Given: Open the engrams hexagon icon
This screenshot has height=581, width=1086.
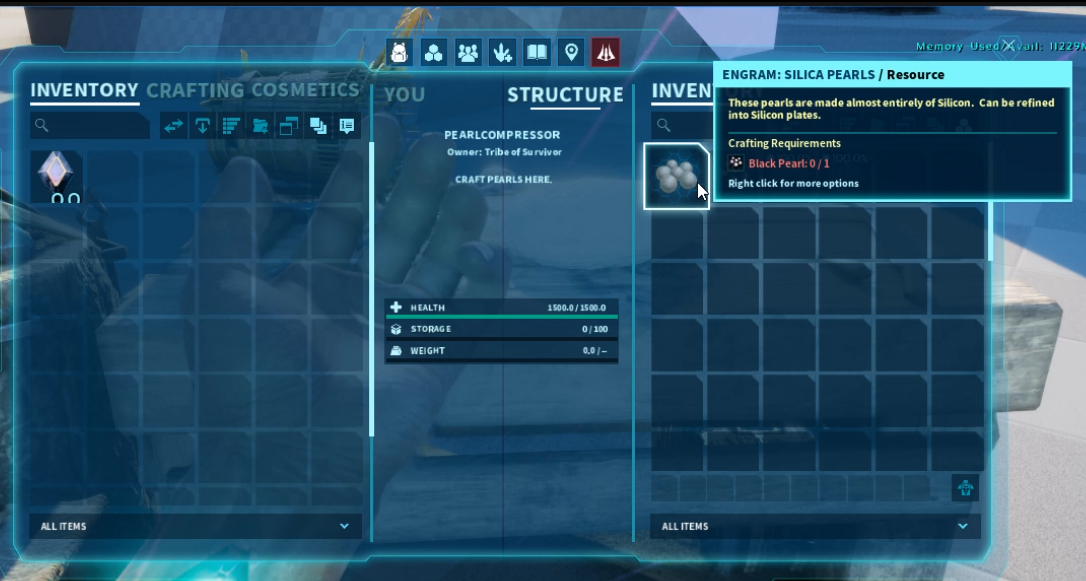Looking at the screenshot, I should coord(433,52).
